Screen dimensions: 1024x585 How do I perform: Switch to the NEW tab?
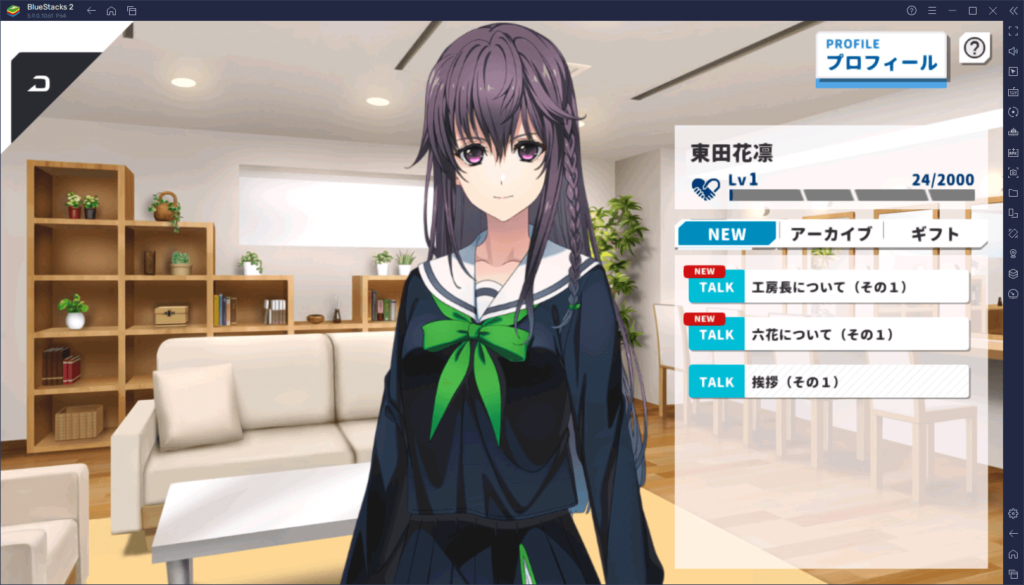coord(727,234)
